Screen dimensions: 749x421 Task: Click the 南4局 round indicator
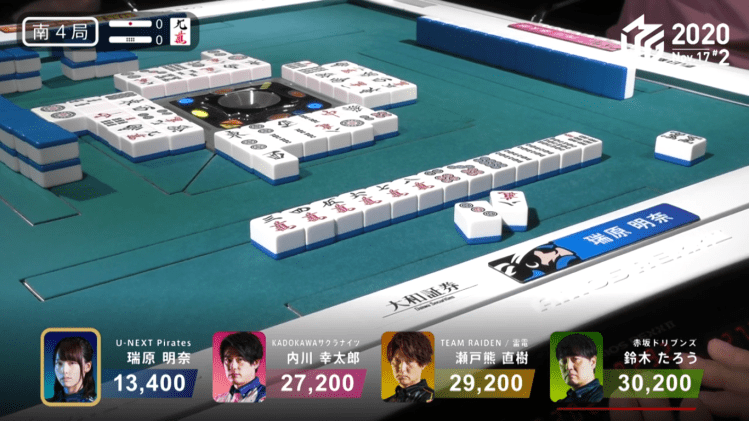point(59,32)
